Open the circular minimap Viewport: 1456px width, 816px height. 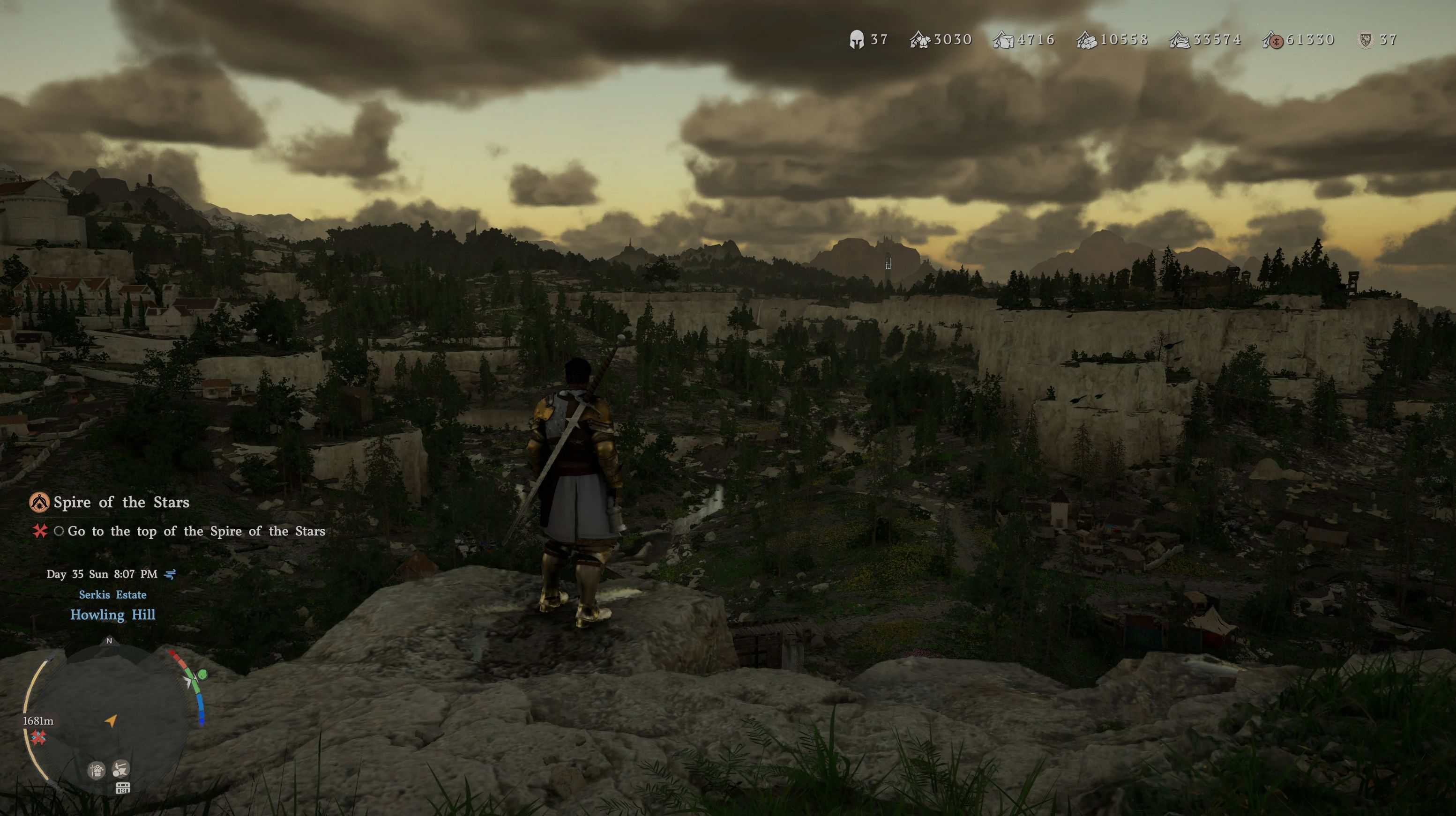pyautogui.click(x=110, y=718)
